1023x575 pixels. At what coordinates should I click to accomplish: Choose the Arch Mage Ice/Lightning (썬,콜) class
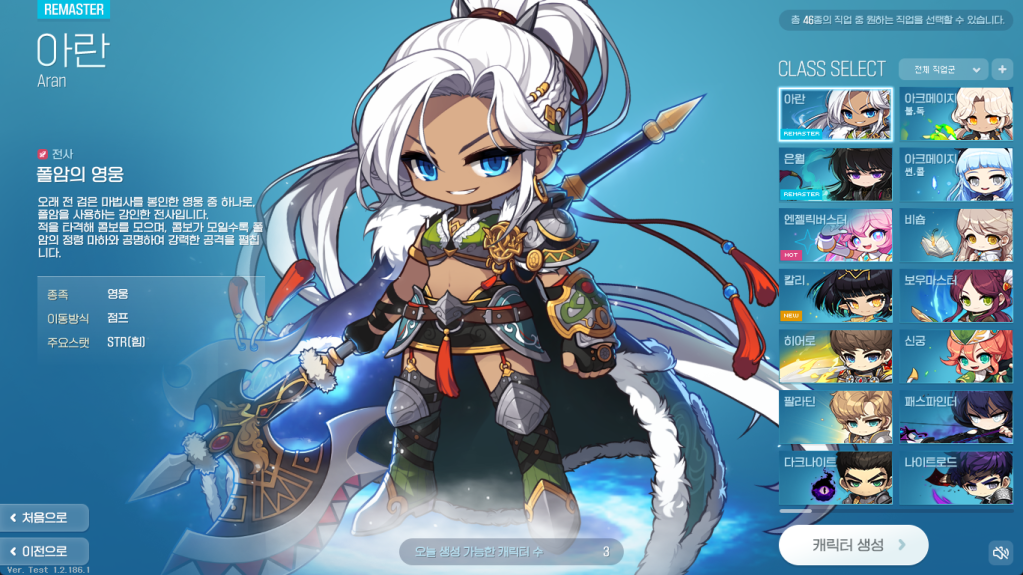pos(955,174)
